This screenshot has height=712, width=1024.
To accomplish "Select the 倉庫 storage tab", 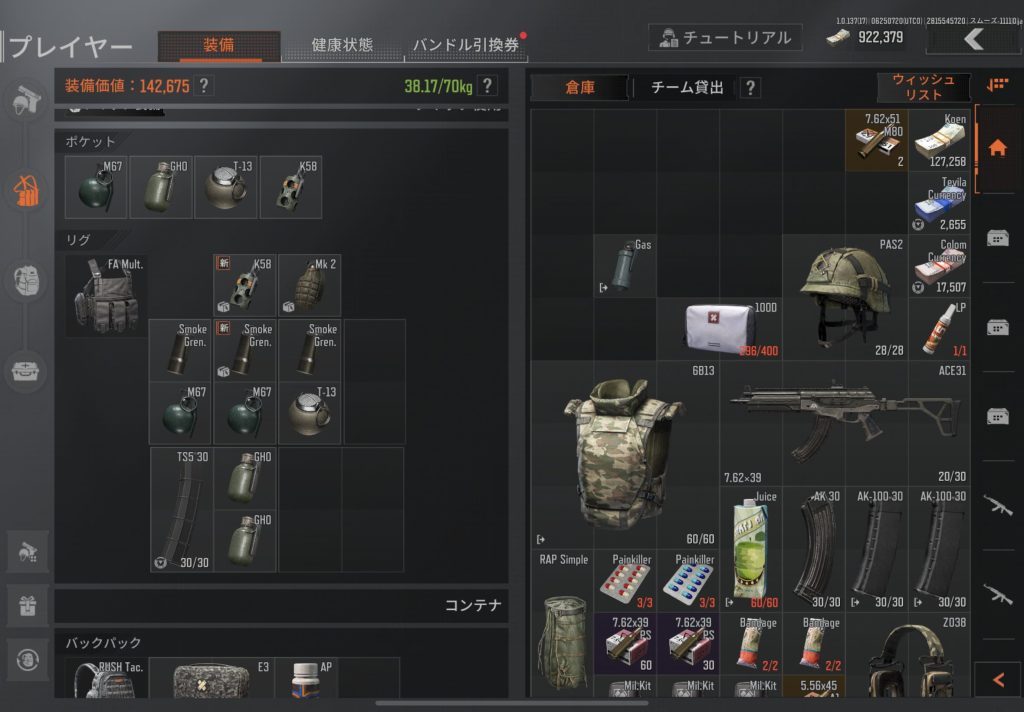I will [580, 88].
